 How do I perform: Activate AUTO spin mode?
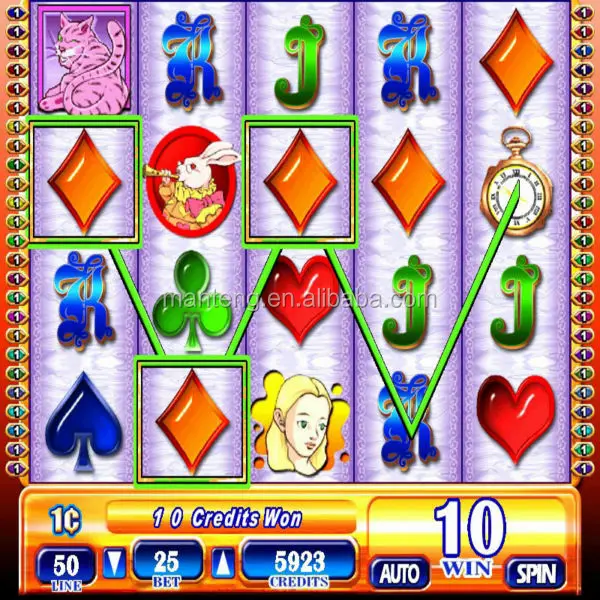tap(400, 573)
